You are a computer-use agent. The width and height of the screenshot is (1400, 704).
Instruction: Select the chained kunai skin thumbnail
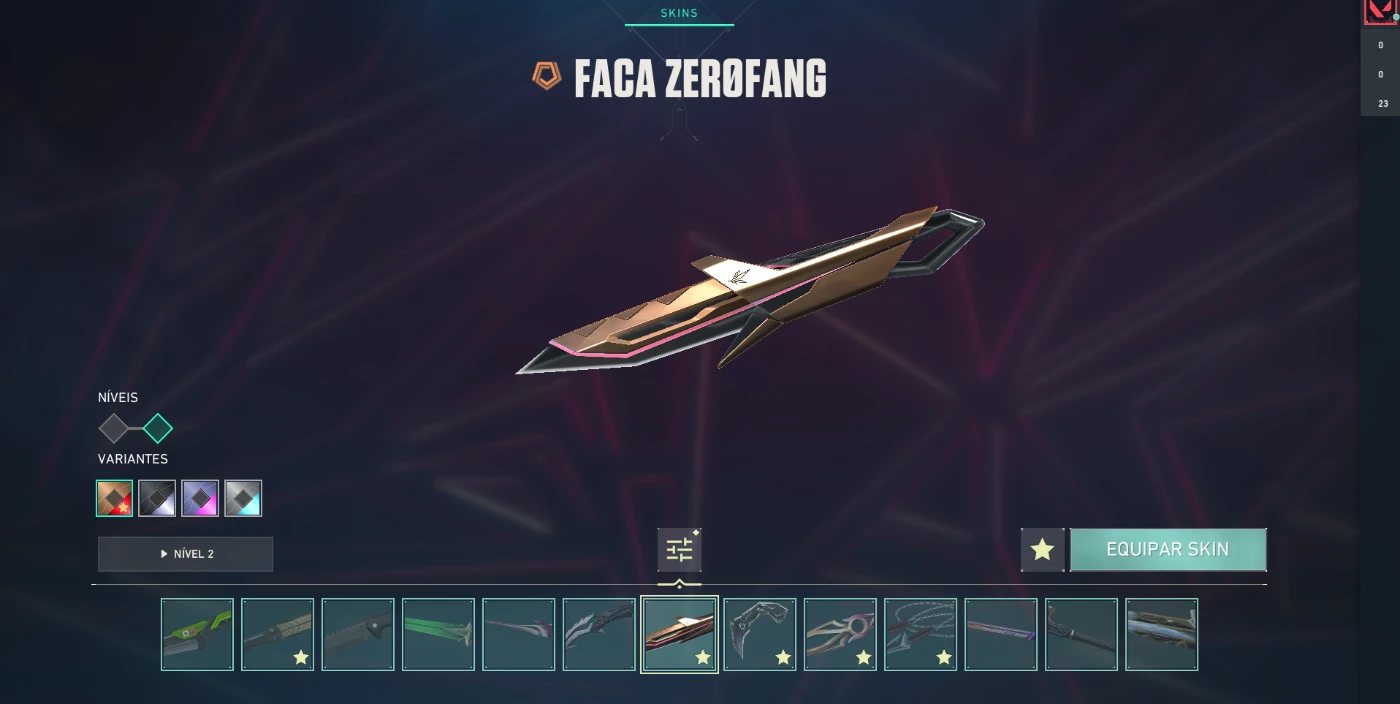[920, 634]
